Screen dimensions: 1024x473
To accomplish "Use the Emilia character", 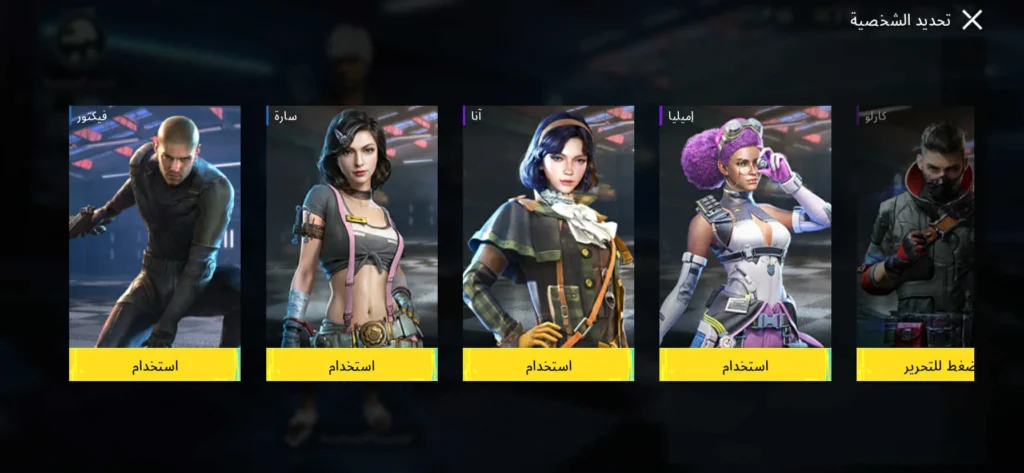I will pyautogui.click(x=745, y=365).
